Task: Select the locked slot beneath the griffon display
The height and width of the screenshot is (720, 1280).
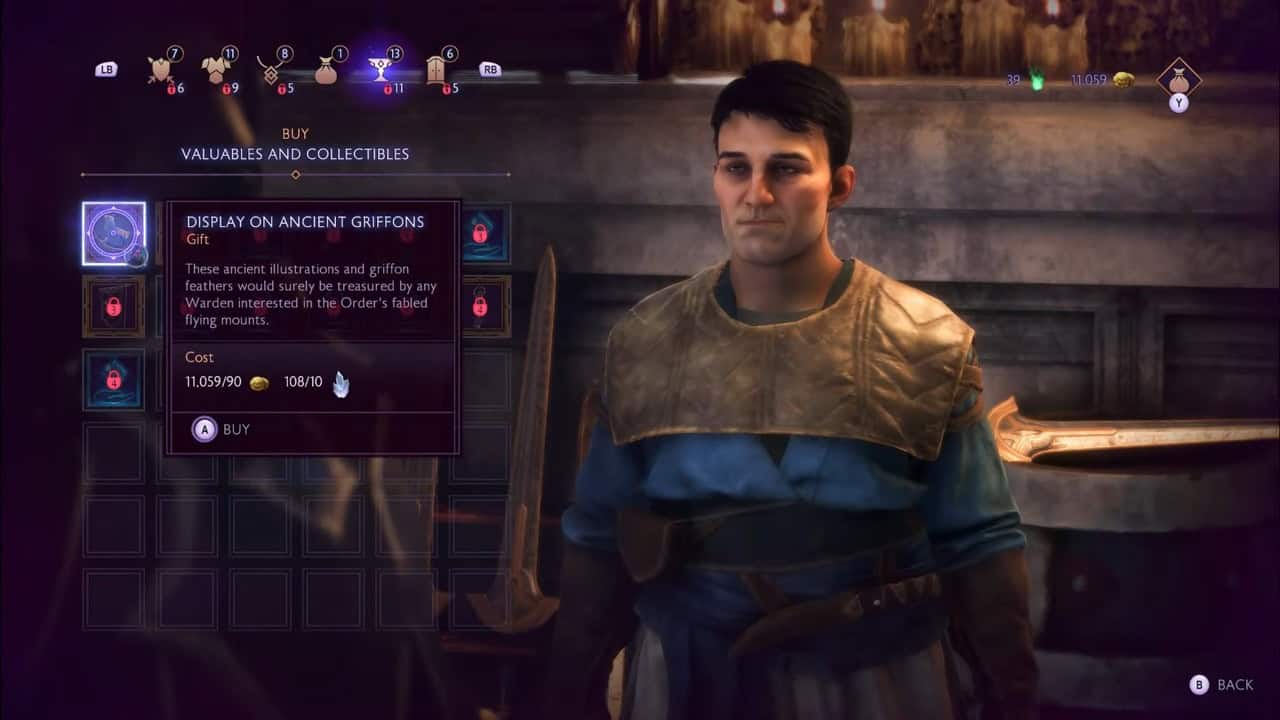Action: click(113, 306)
